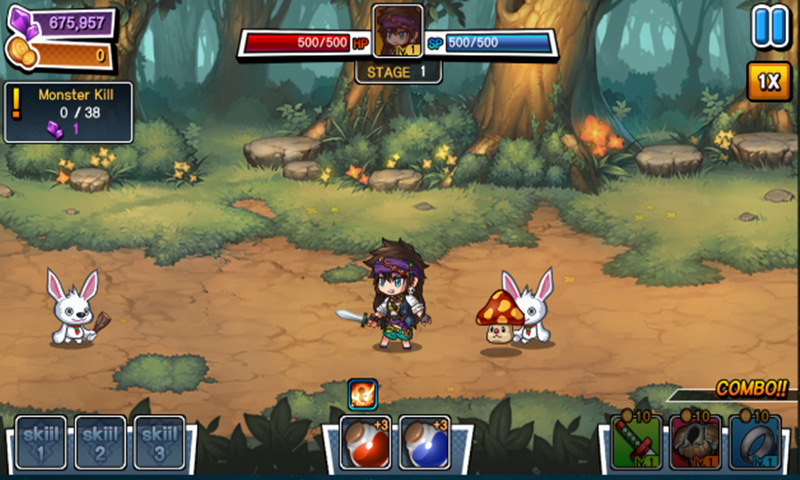Use the red health potion

click(x=365, y=443)
